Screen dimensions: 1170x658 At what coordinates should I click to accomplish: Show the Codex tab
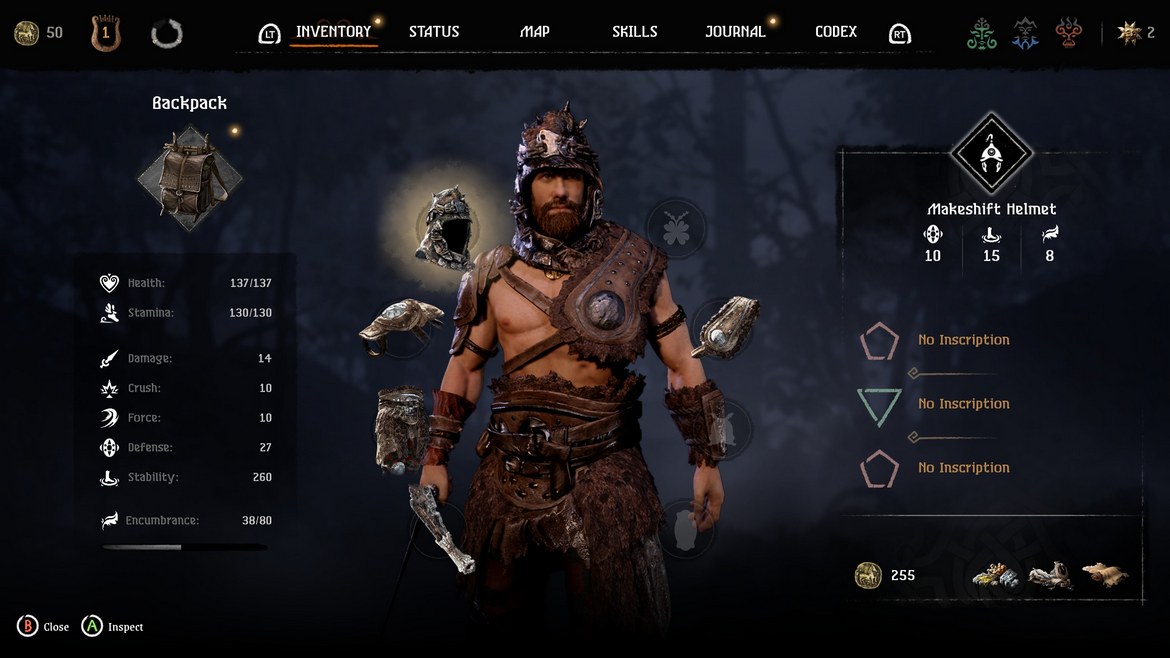(836, 32)
